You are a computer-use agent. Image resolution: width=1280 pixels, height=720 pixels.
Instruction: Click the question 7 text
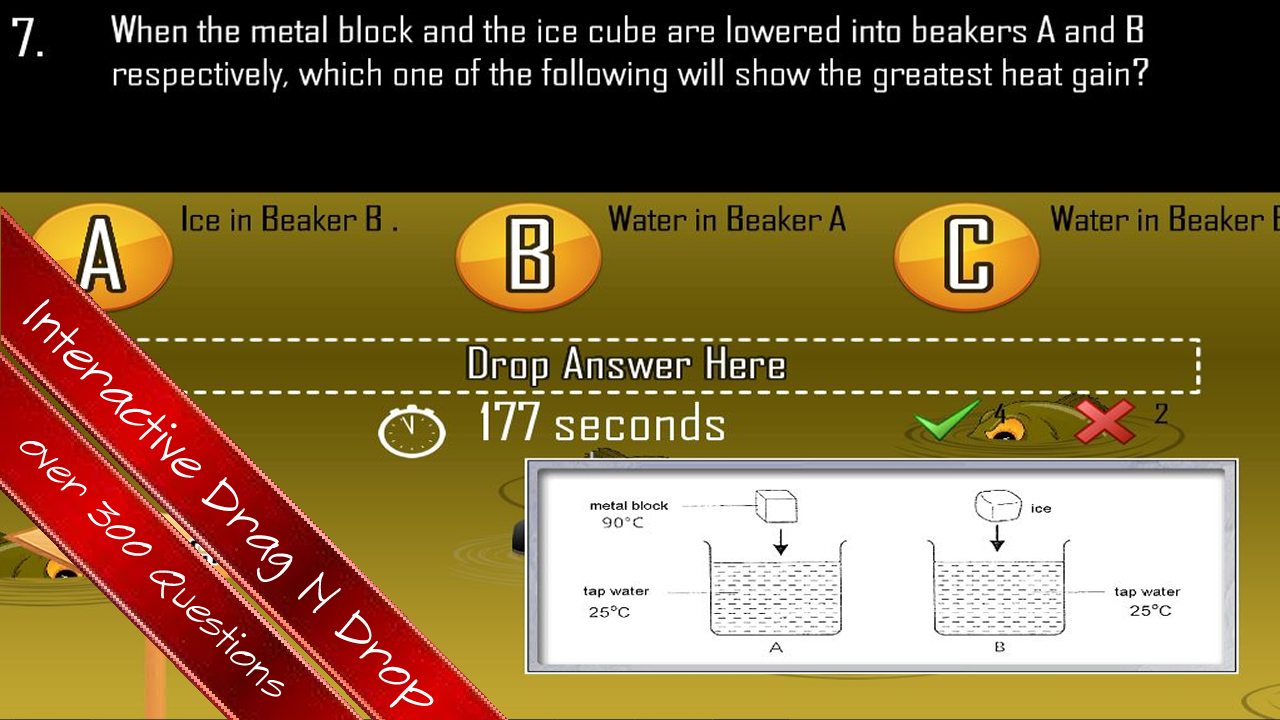[x=630, y=52]
